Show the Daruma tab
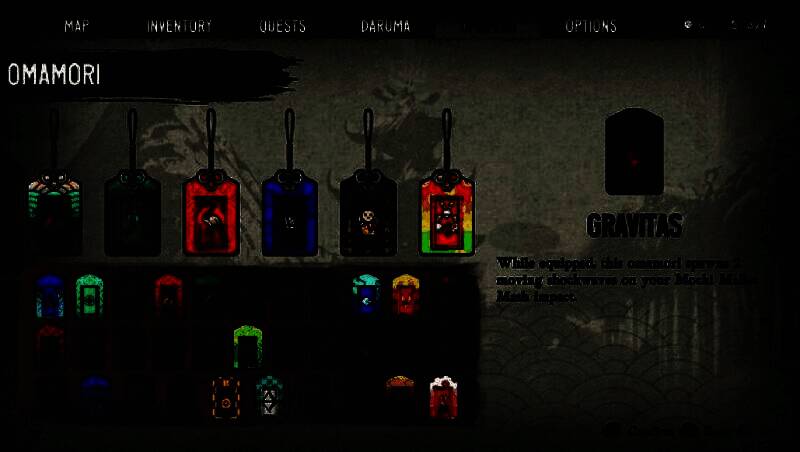This screenshot has width=800, height=452. [385, 26]
